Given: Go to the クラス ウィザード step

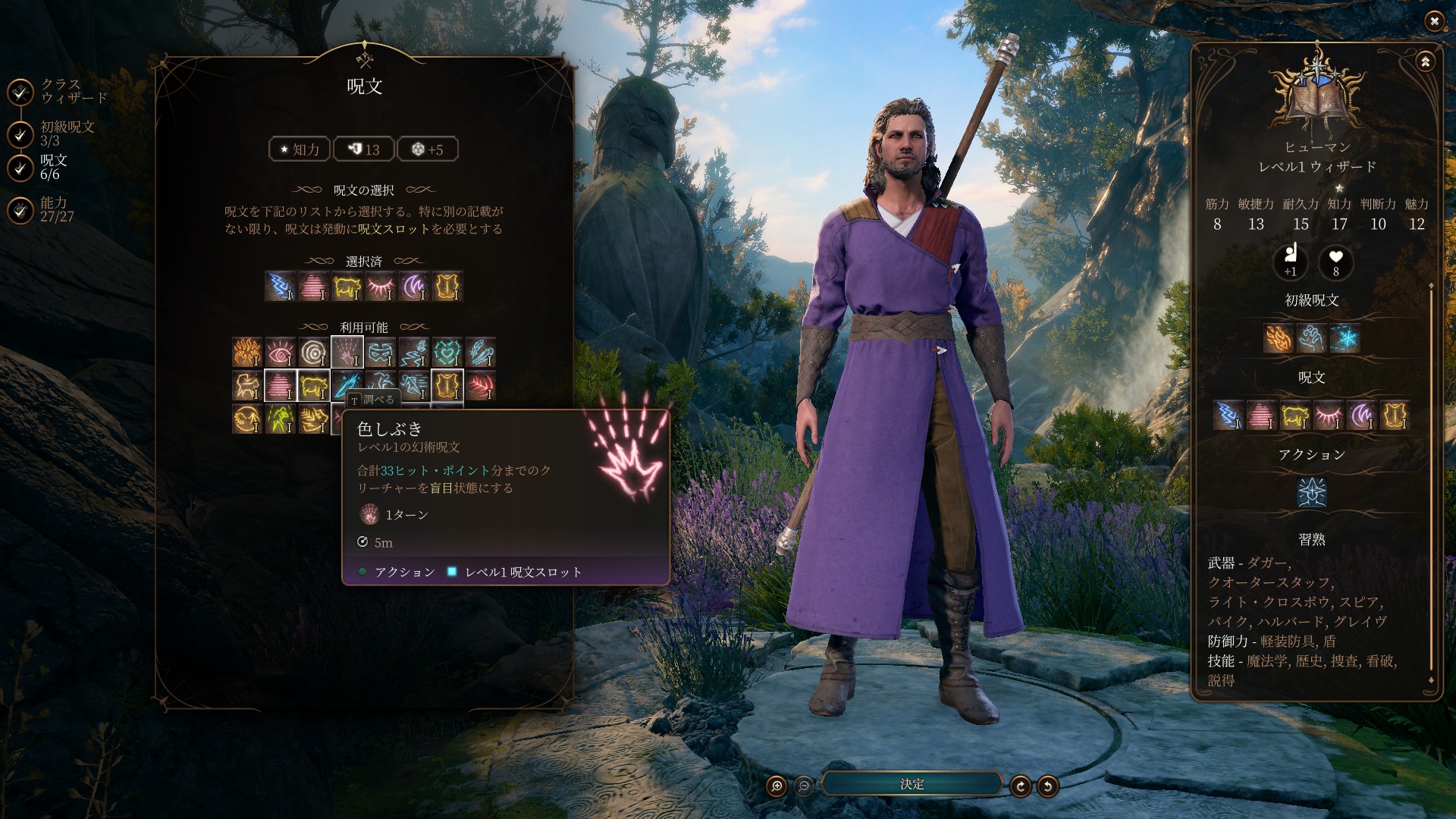Looking at the screenshot, I should pyautogui.click(x=20, y=92).
